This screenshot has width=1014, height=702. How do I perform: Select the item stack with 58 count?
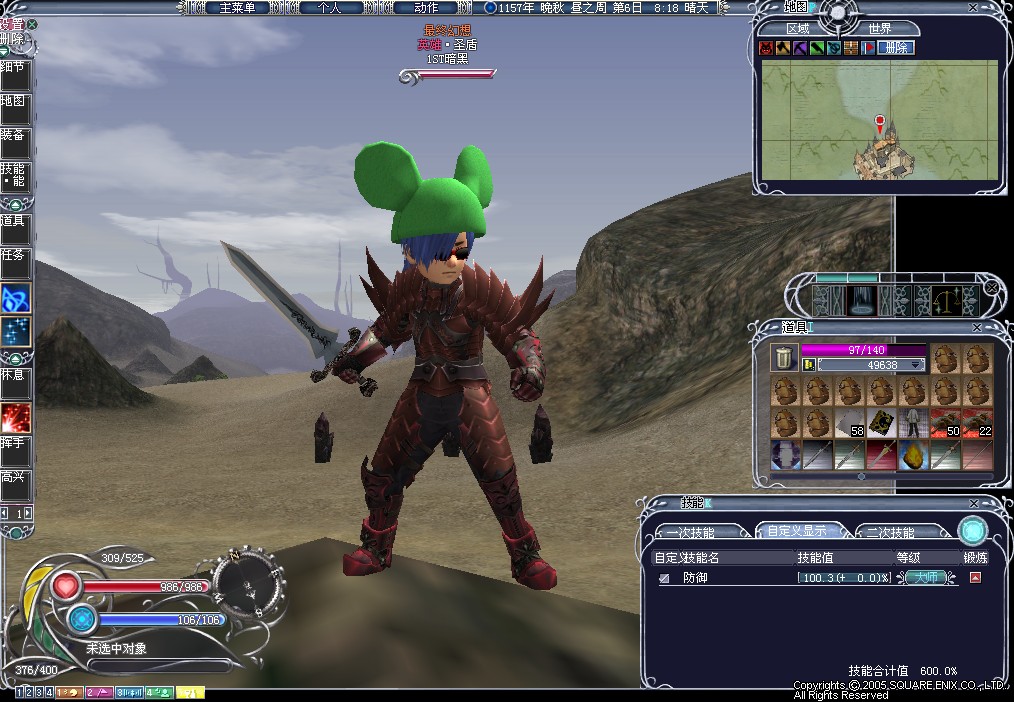point(849,423)
